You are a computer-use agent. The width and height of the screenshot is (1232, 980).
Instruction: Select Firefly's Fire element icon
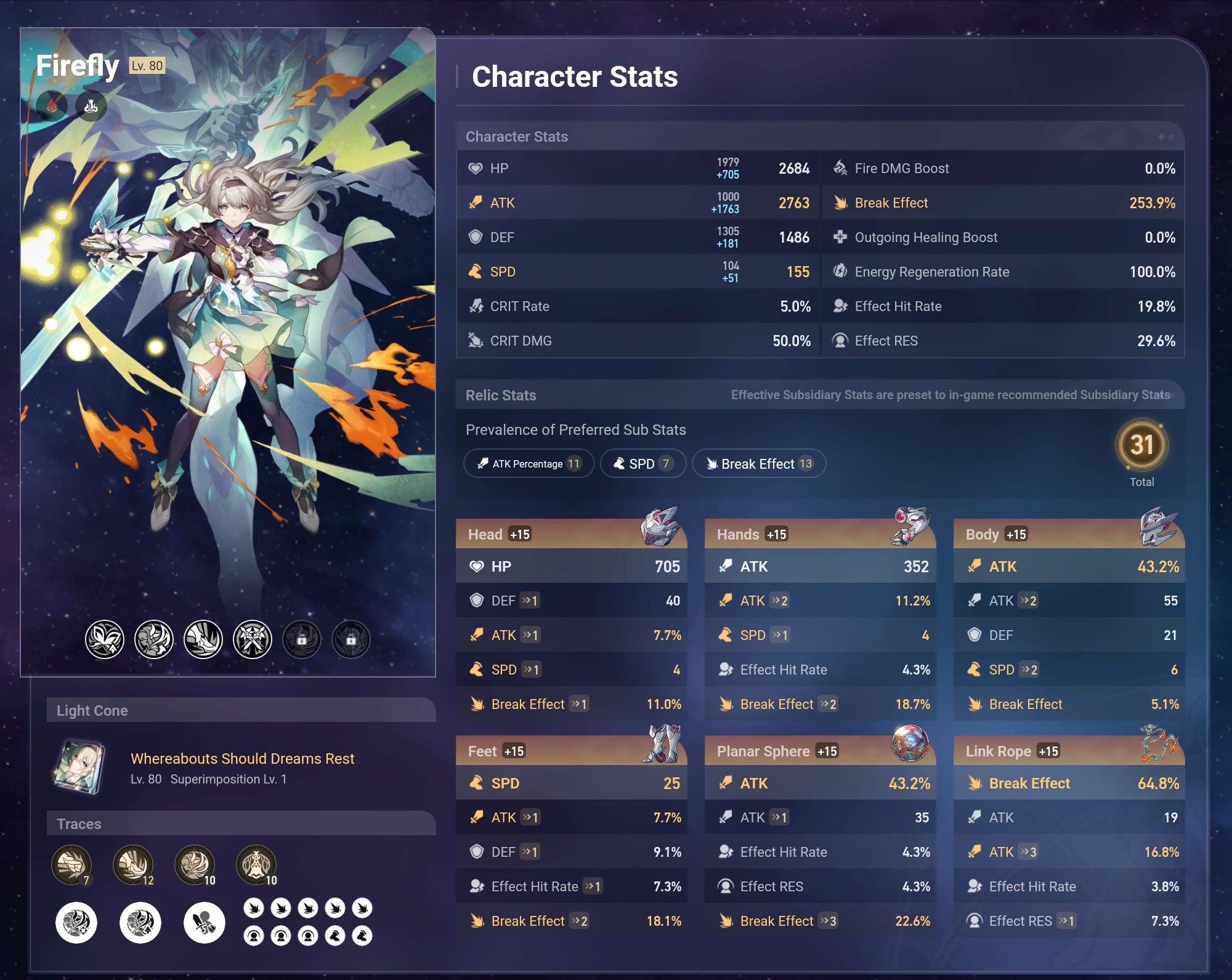[52, 105]
